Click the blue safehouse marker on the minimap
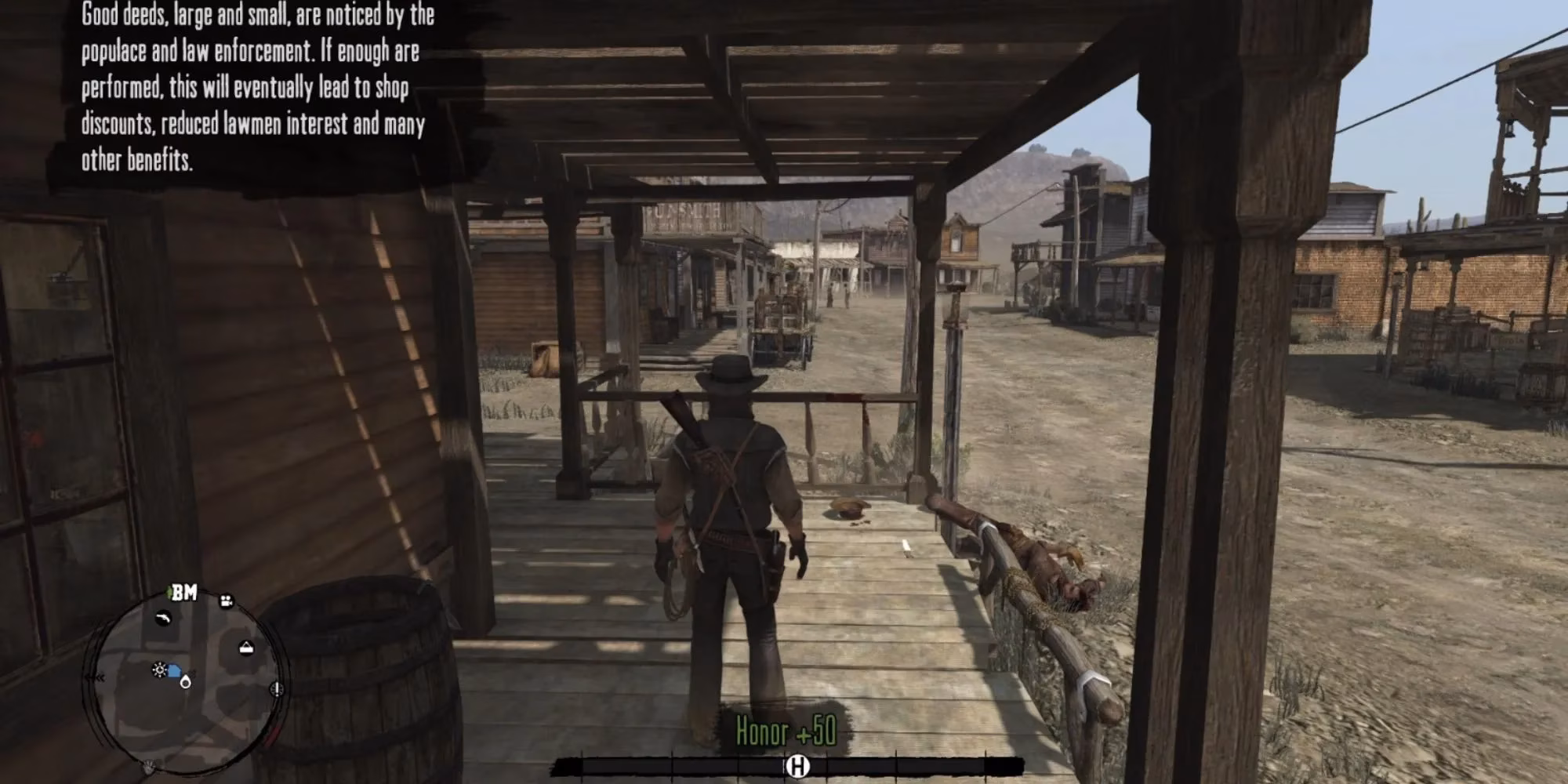 tap(174, 669)
